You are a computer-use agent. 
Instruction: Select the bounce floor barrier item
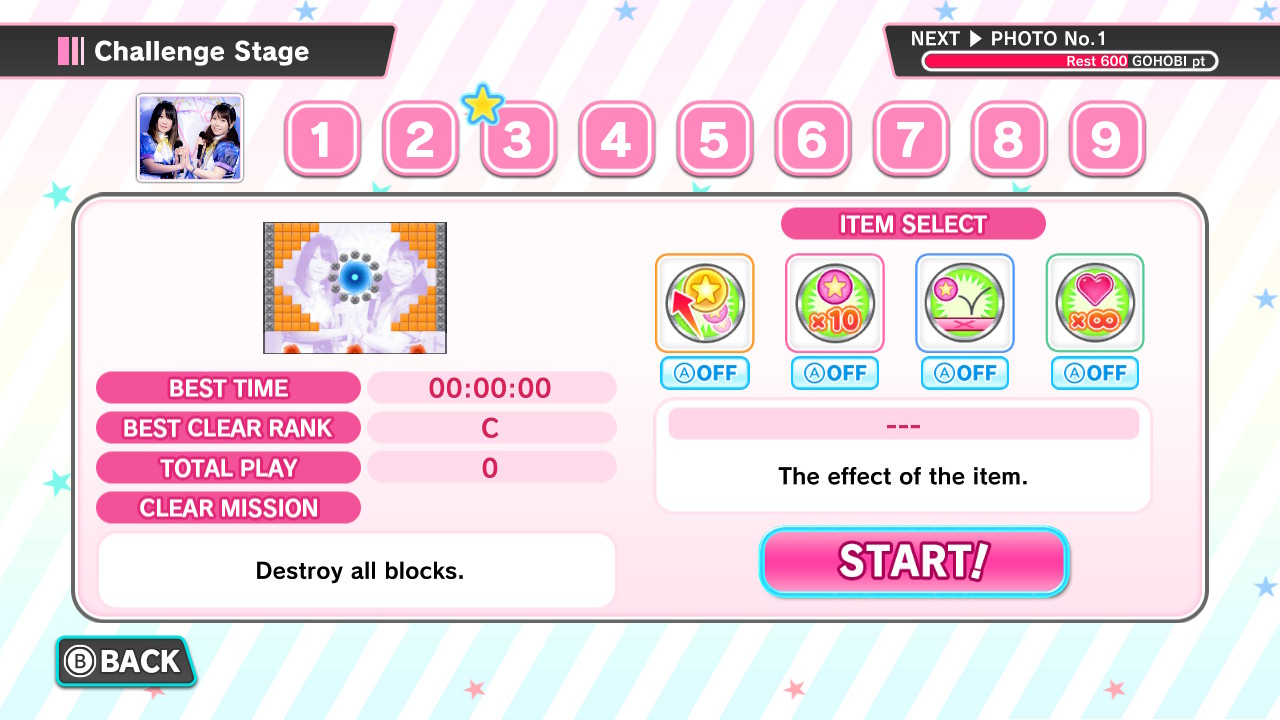coord(964,302)
